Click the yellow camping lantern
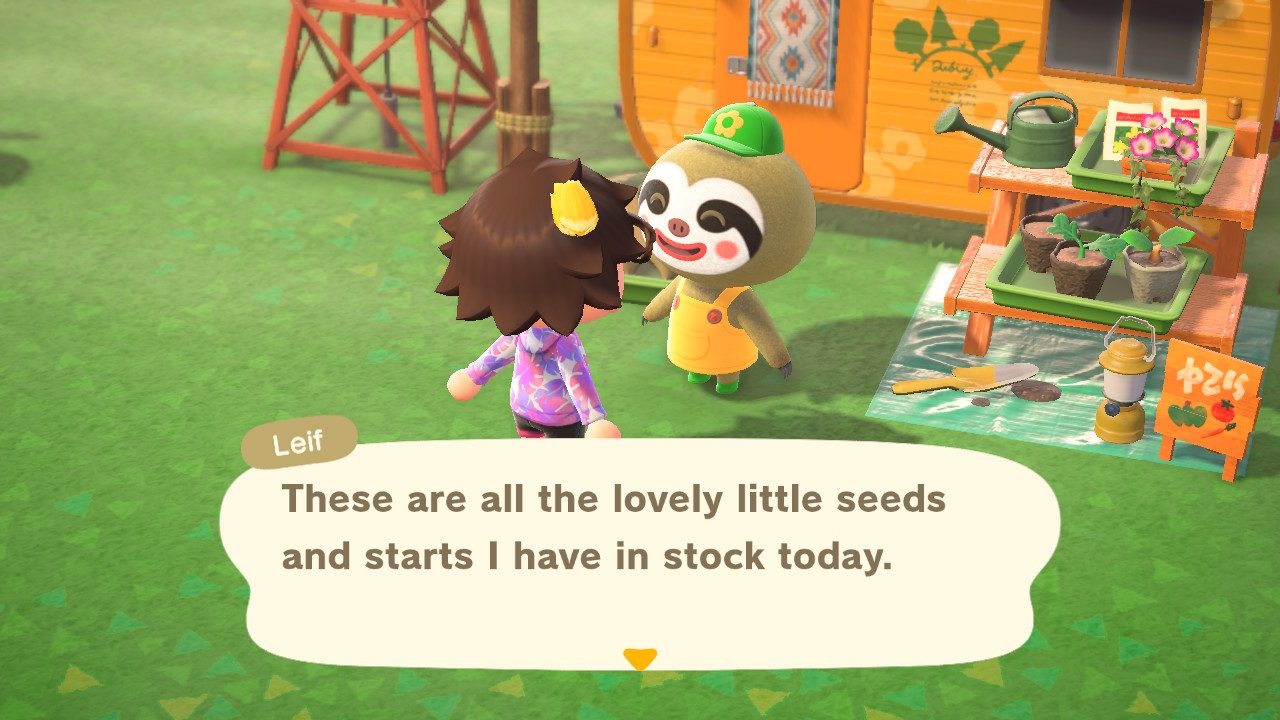 pyautogui.click(x=1127, y=383)
